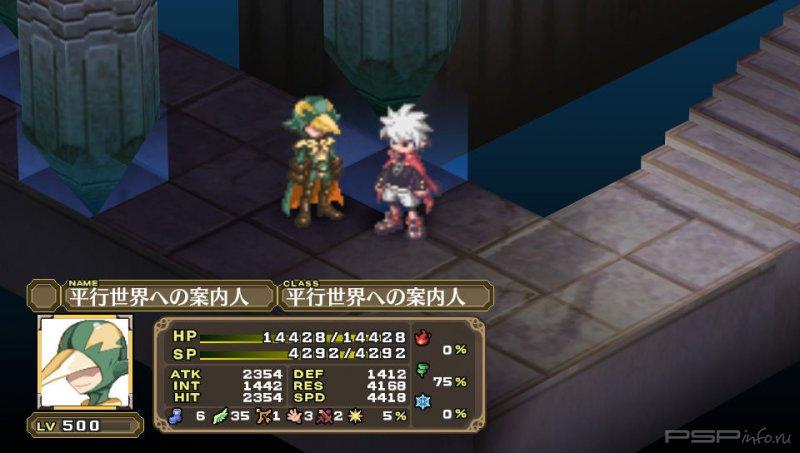The image size is (800, 453).
Task: Click the blue boot movement icon
Action: [x=178, y=415]
